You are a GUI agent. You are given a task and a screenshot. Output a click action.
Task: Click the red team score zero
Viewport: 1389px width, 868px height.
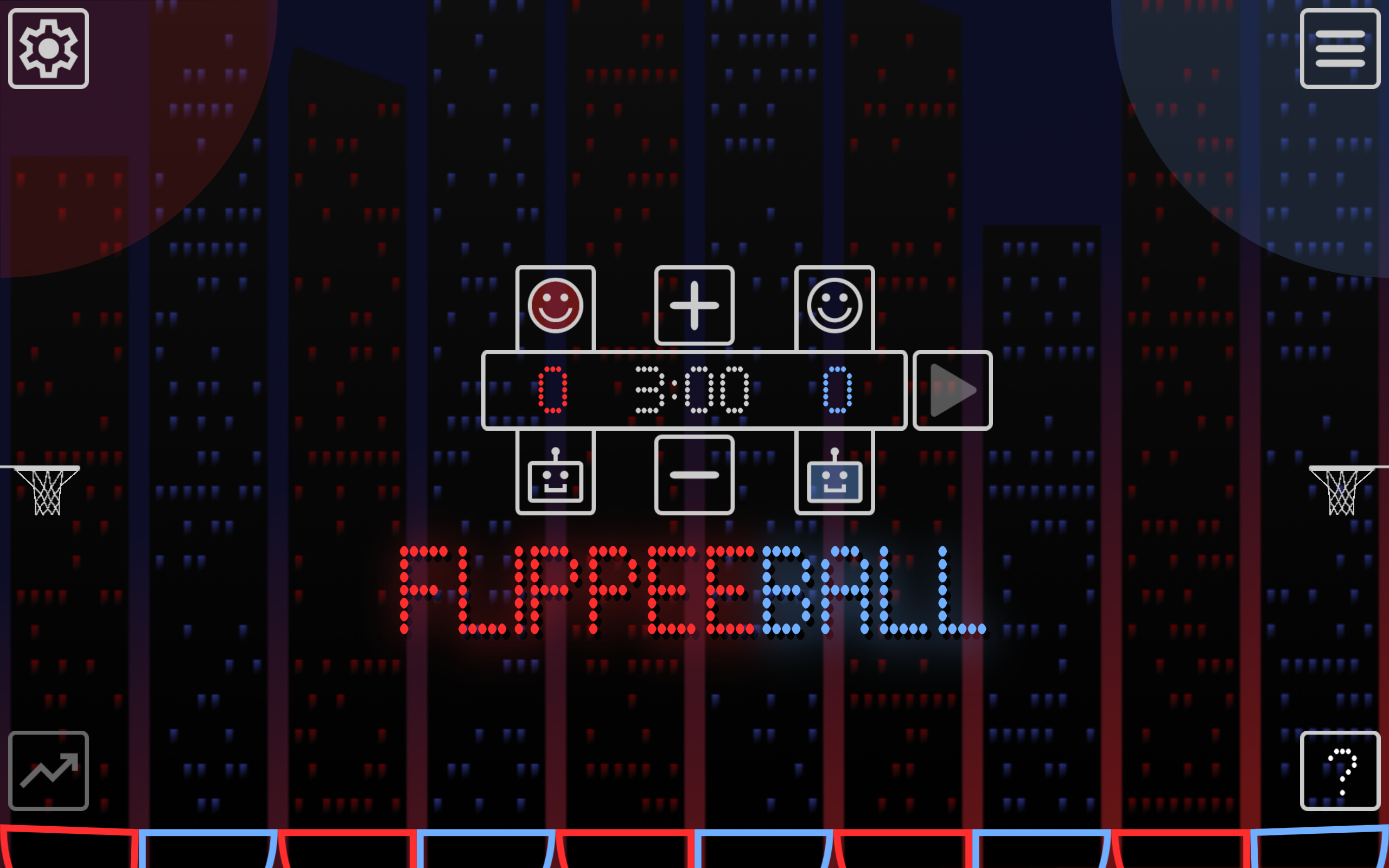[x=552, y=390]
